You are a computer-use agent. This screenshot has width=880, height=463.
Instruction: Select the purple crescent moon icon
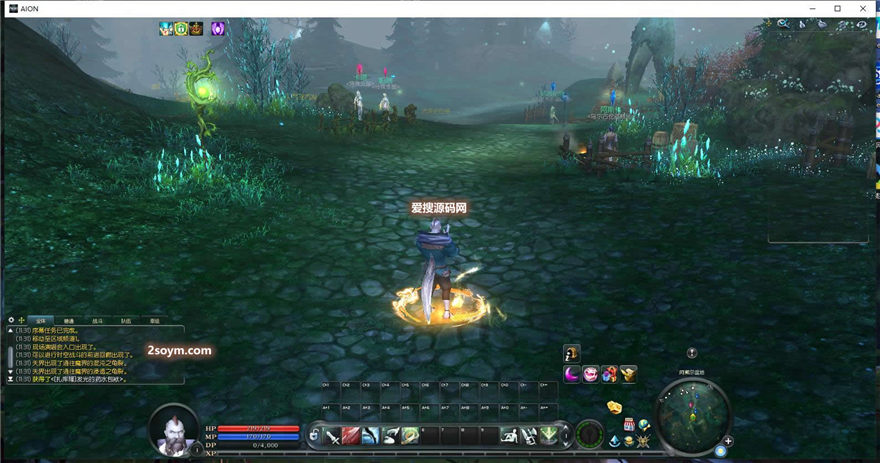[x=572, y=374]
